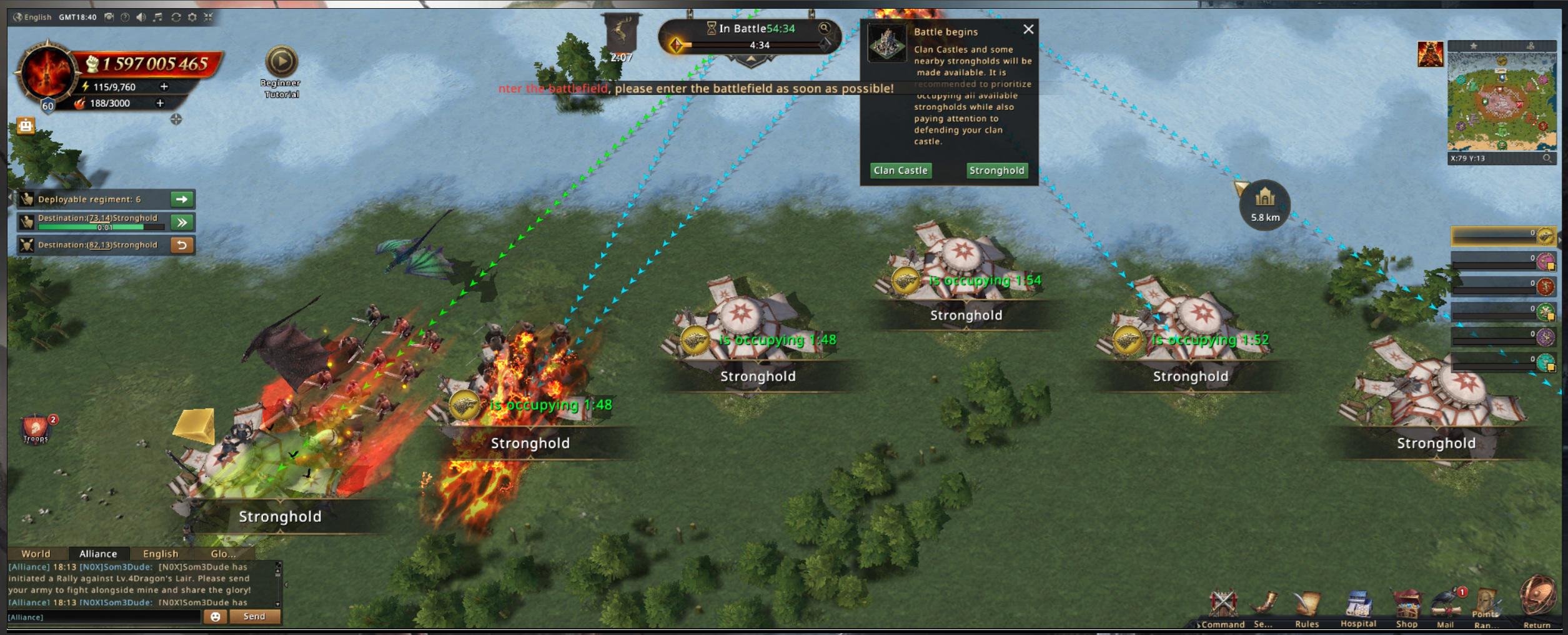Show the battle Rules scroll
1568x635 pixels.
point(1307,606)
